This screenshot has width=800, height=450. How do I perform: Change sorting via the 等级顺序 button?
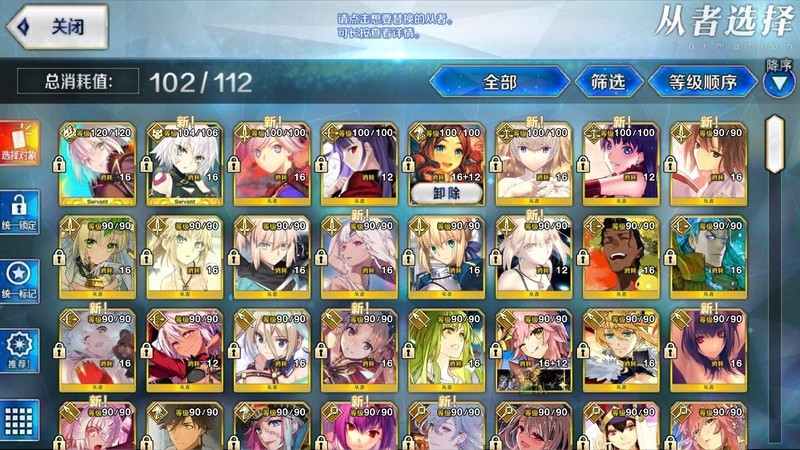(x=703, y=82)
